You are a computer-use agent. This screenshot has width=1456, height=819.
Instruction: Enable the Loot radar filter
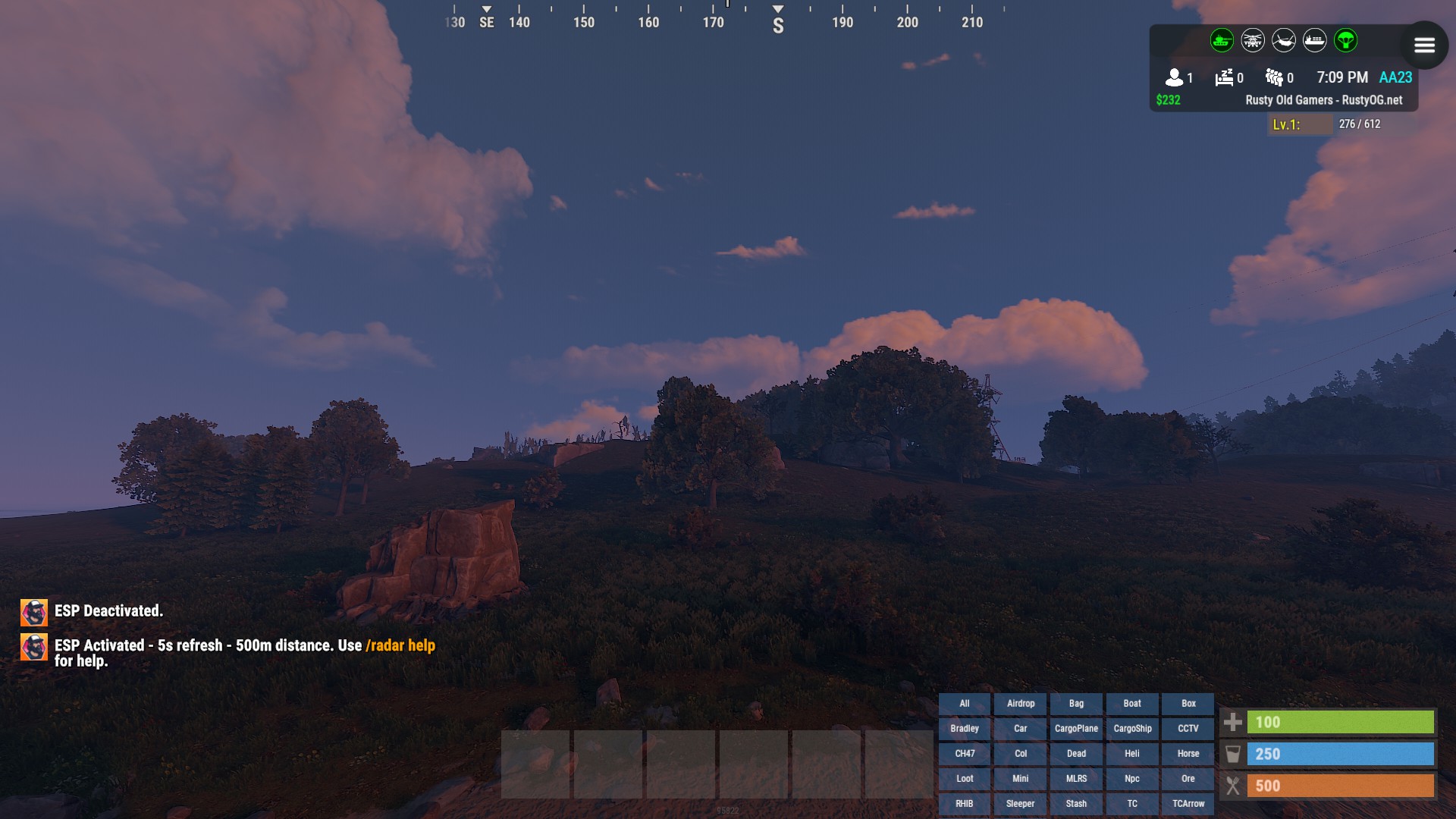(964, 779)
